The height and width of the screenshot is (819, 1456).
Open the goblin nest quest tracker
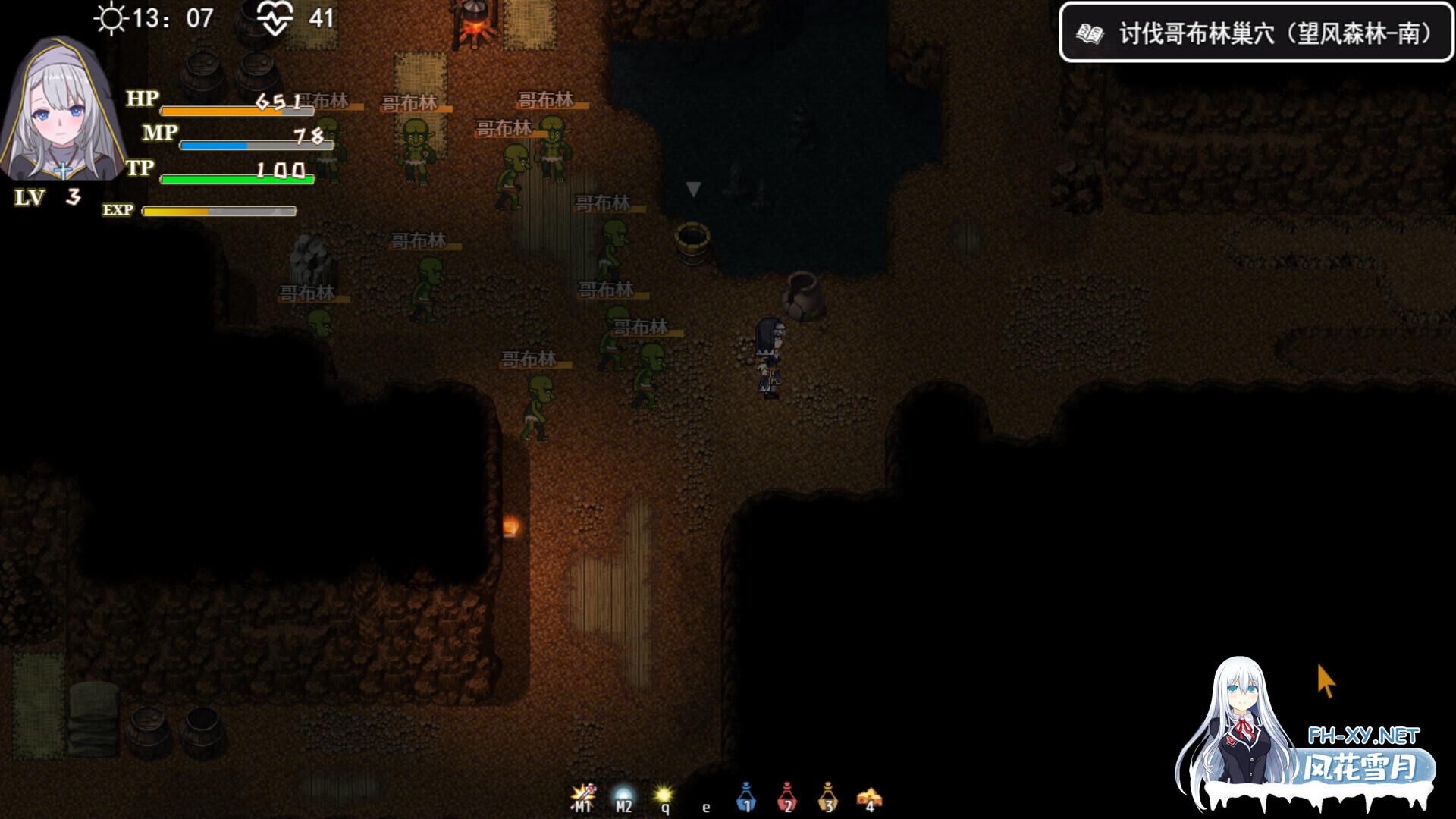1256,33
